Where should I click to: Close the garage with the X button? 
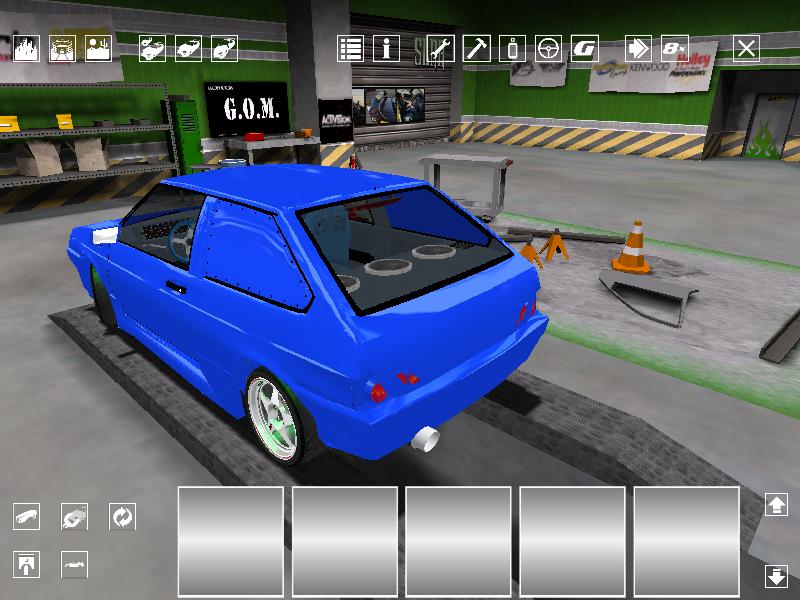(746, 48)
